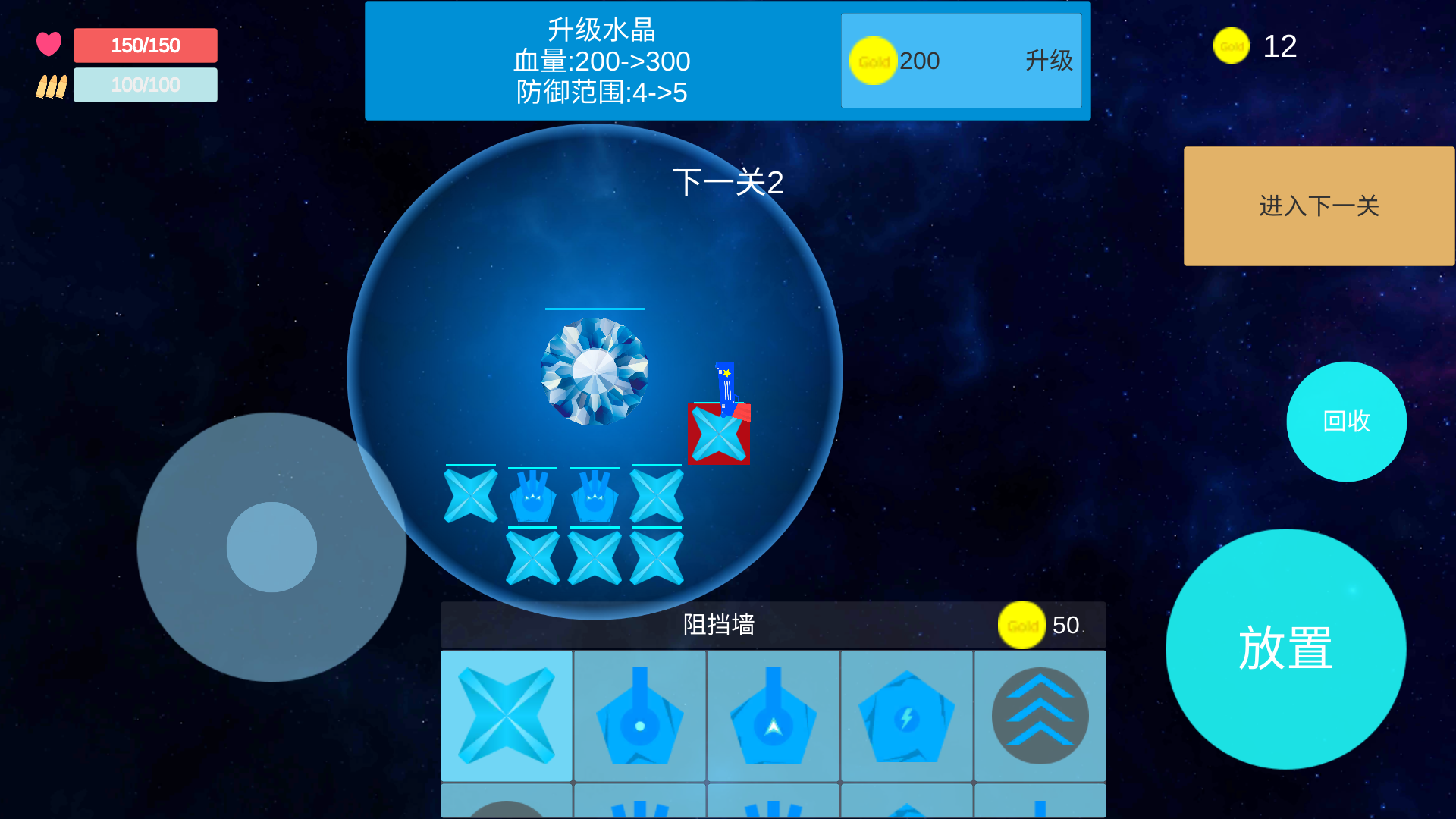Click the heart icon next to the health bar
Image resolution: width=1456 pixels, height=819 pixels.
coord(49,43)
